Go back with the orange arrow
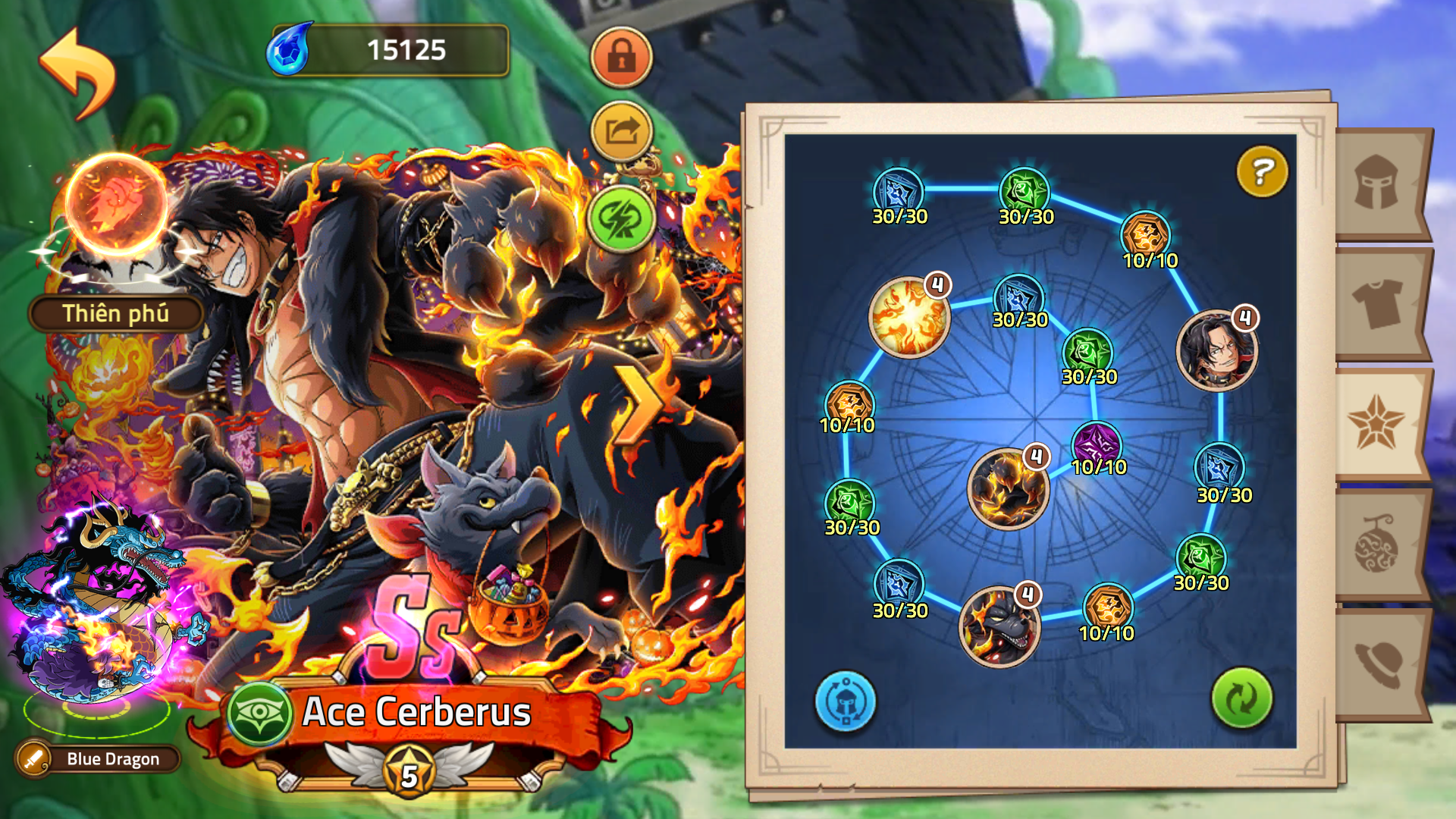This screenshot has height=819, width=1456. [x=77, y=73]
